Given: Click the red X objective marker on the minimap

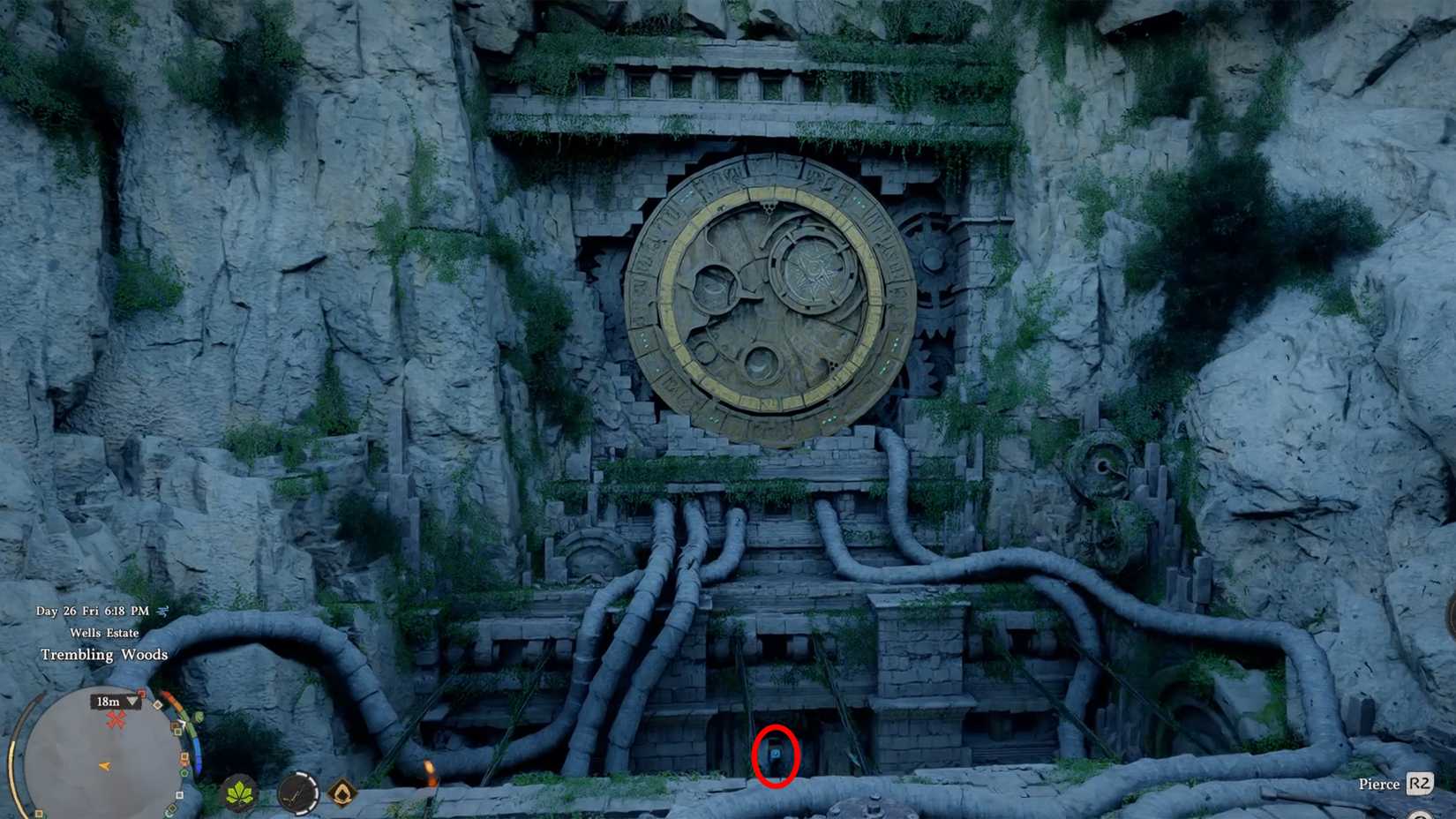Looking at the screenshot, I should pos(116,719).
